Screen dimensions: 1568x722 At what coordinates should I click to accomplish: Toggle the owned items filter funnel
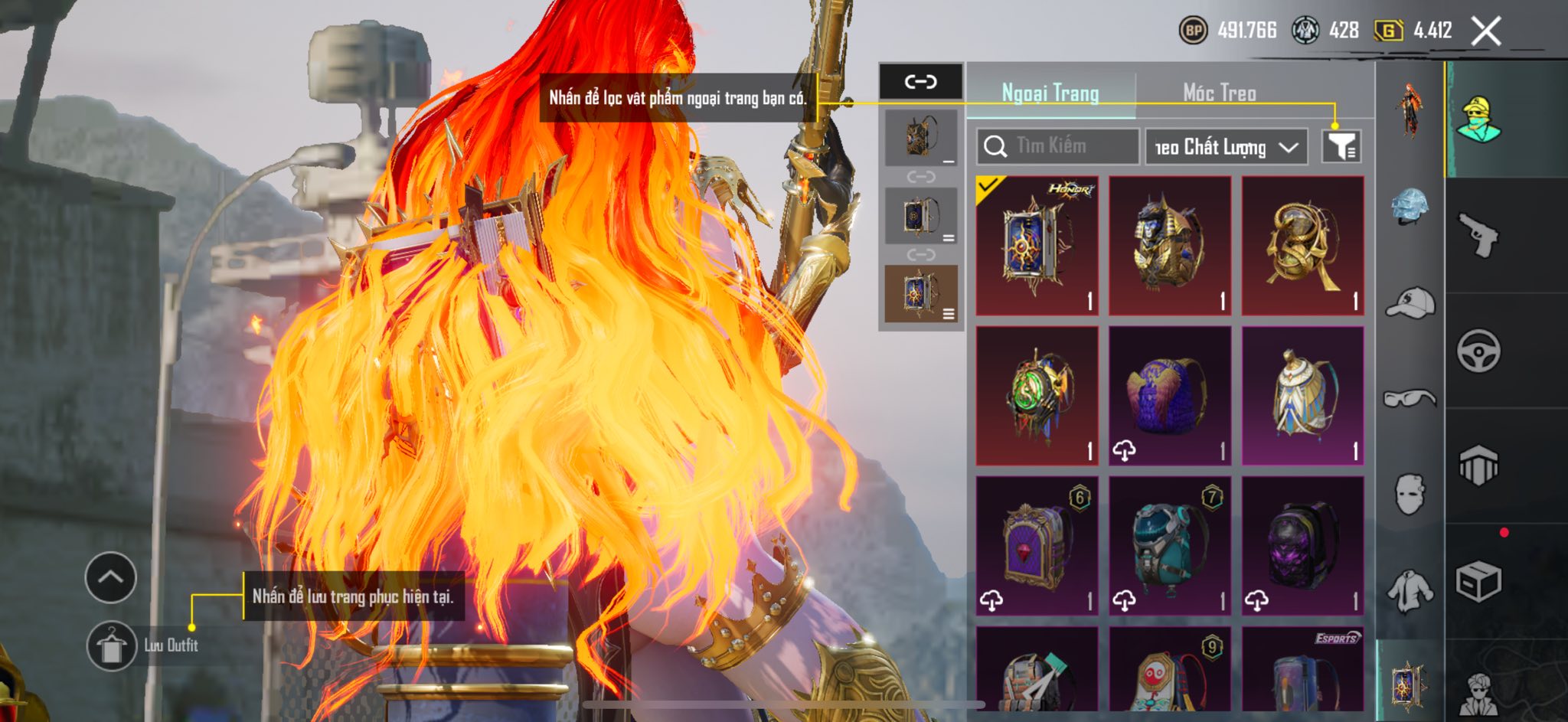point(1341,146)
